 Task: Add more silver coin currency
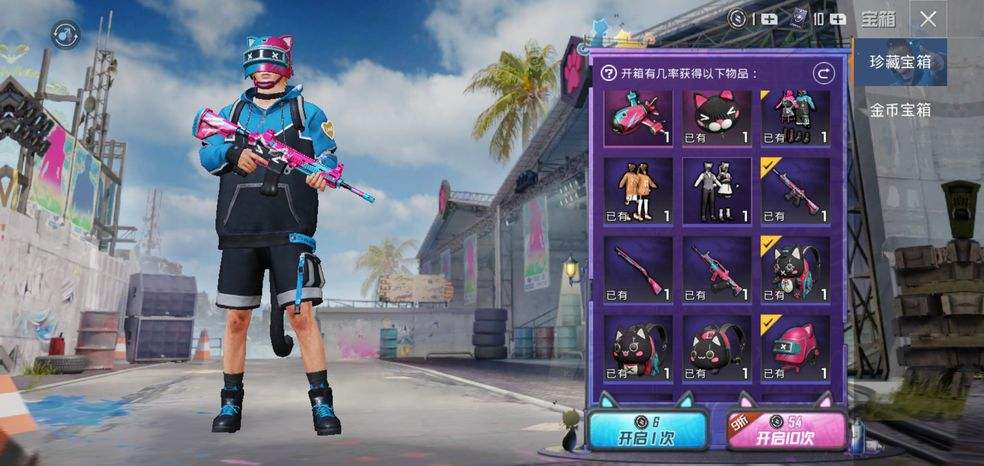[768, 18]
